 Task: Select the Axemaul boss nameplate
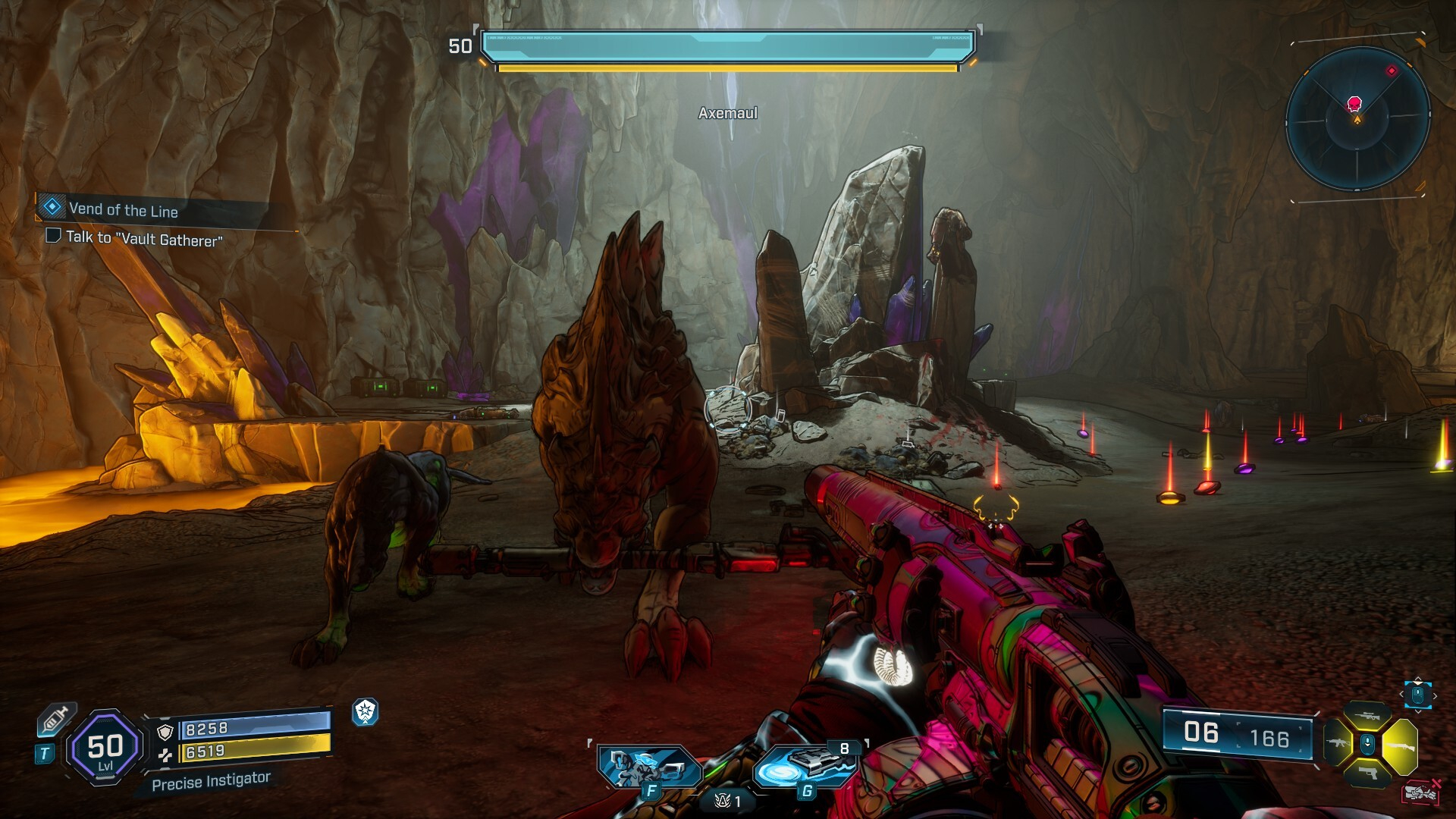726,112
